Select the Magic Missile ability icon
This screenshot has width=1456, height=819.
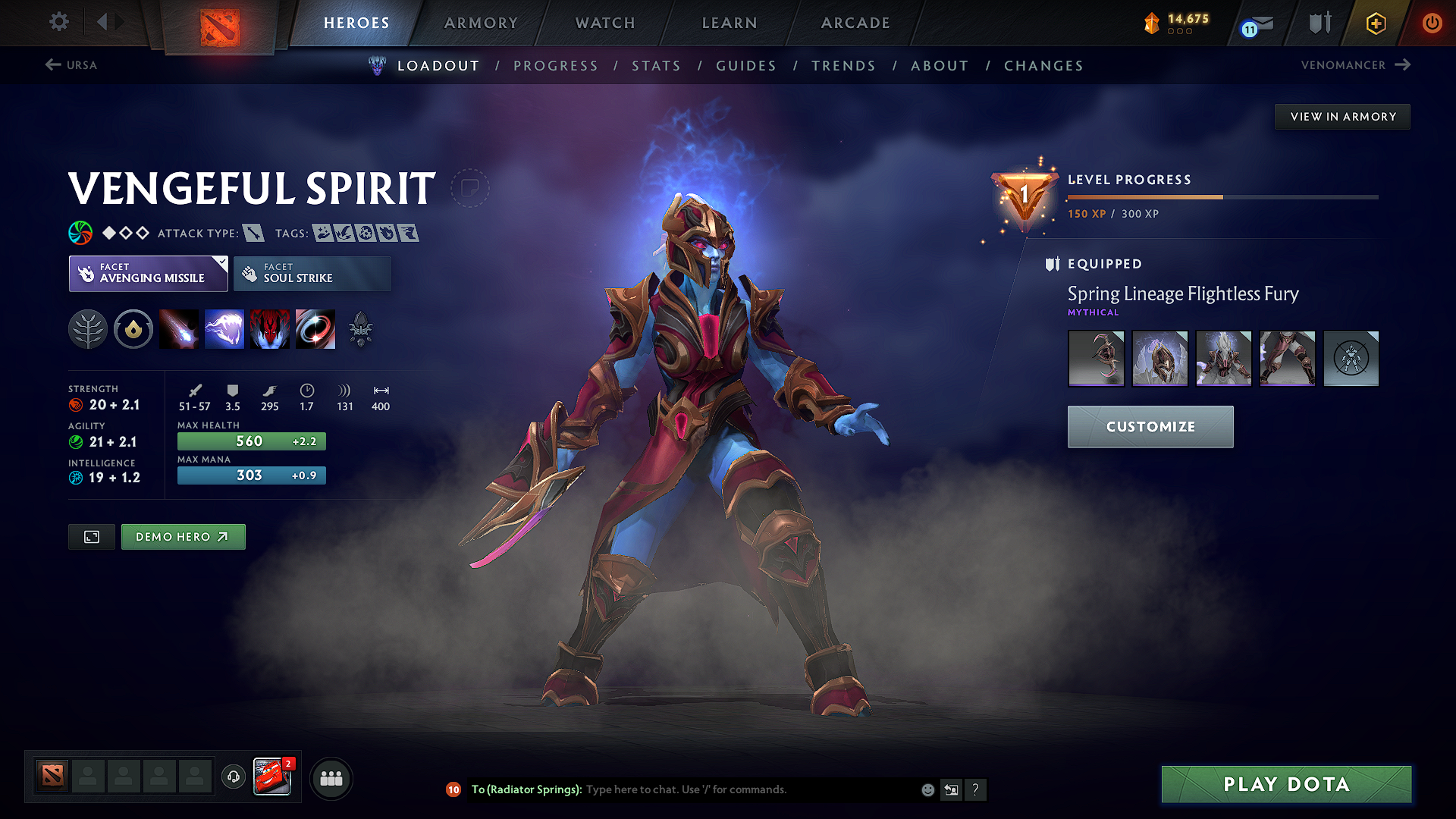click(x=179, y=328)
